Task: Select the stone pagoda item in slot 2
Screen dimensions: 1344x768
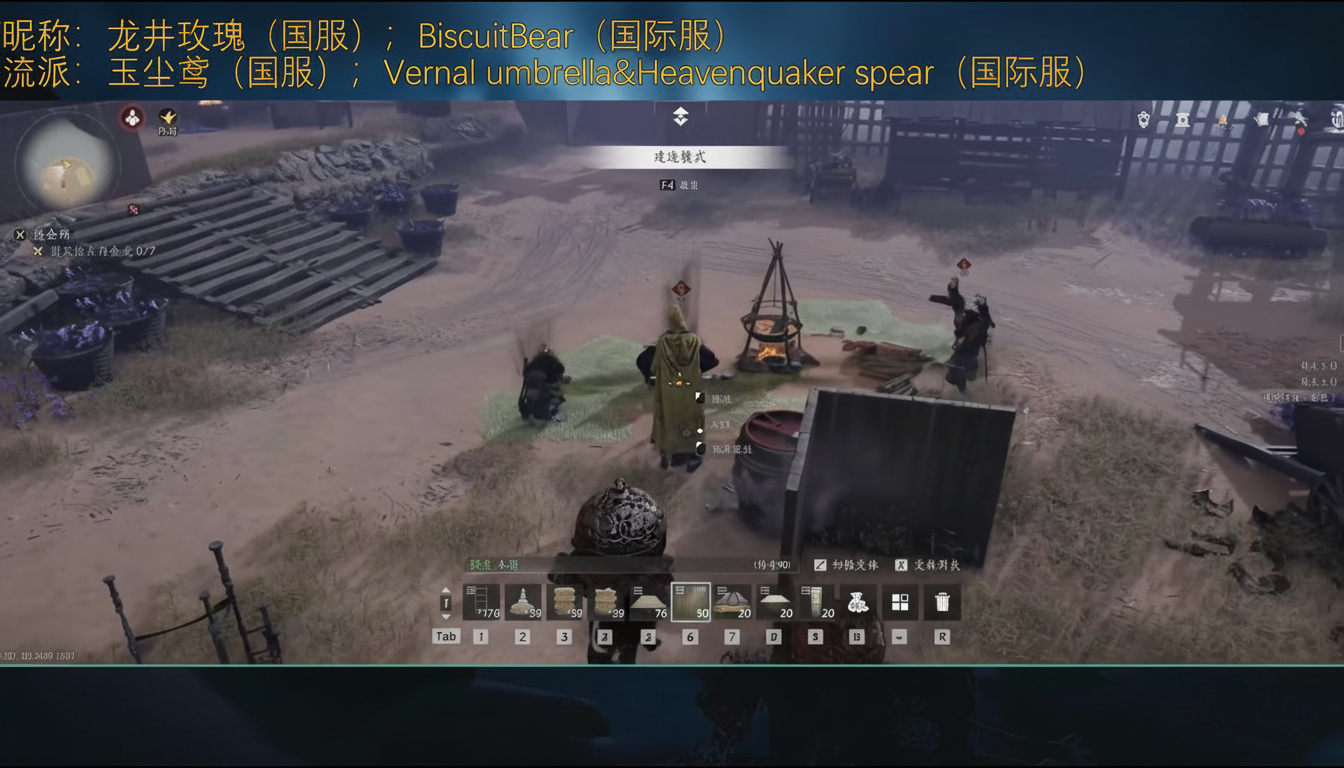Action: click(521, 600)
